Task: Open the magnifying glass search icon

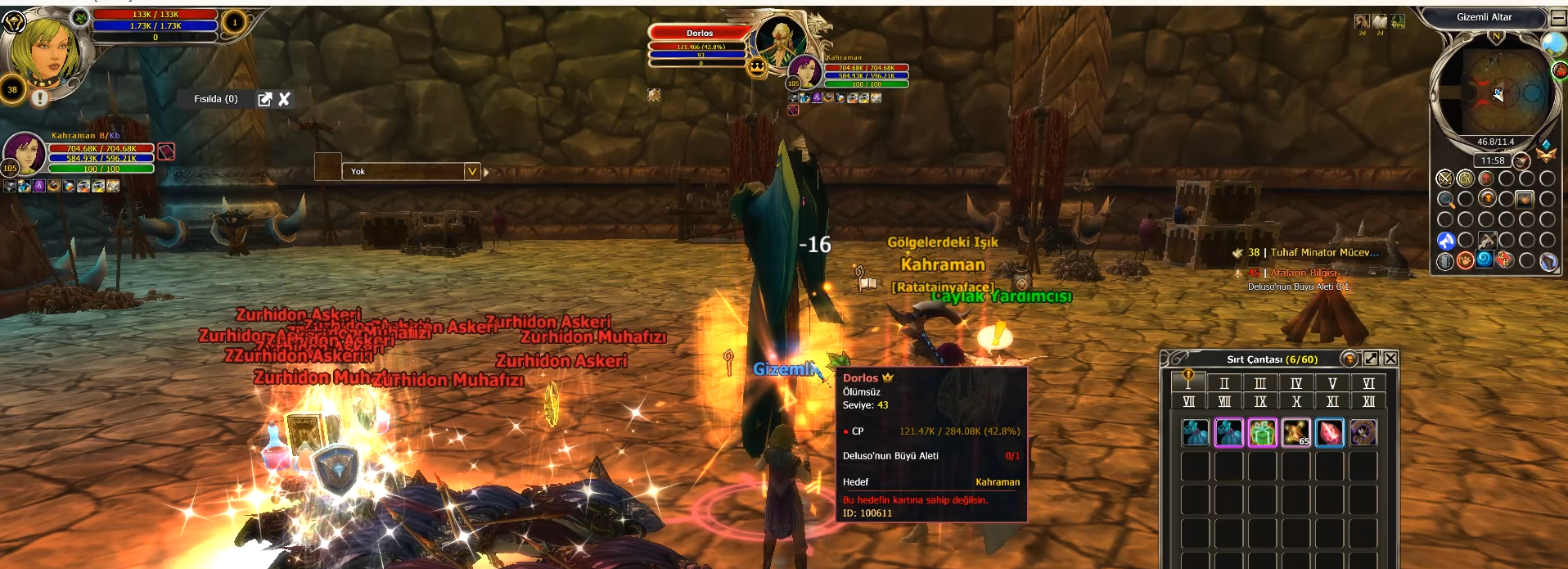Action: (x=1445, y=199)
